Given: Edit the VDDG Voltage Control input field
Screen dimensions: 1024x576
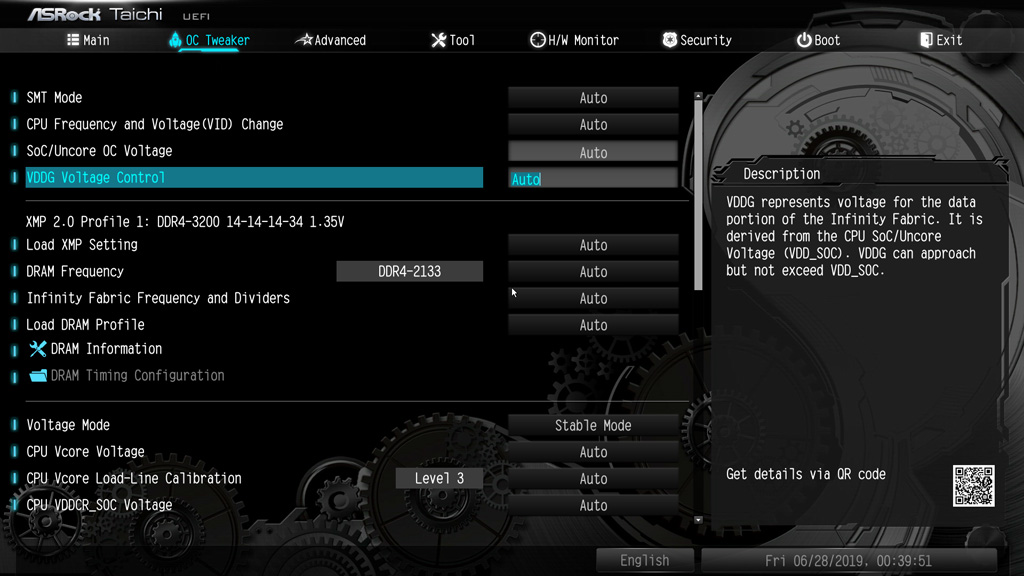Looking at the screenshot, I should point(593,179).
